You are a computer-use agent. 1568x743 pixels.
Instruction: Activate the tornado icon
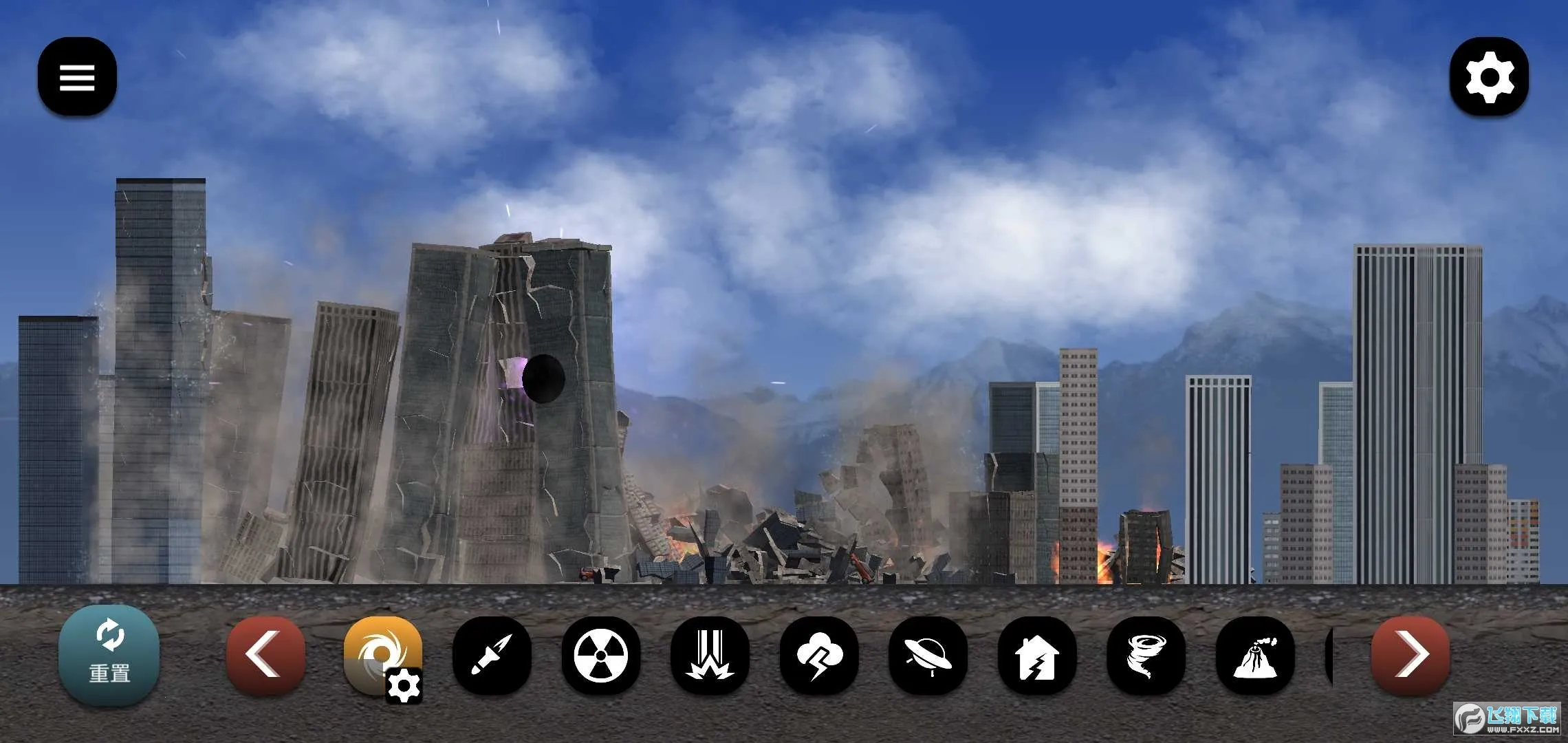[1145, 655]
